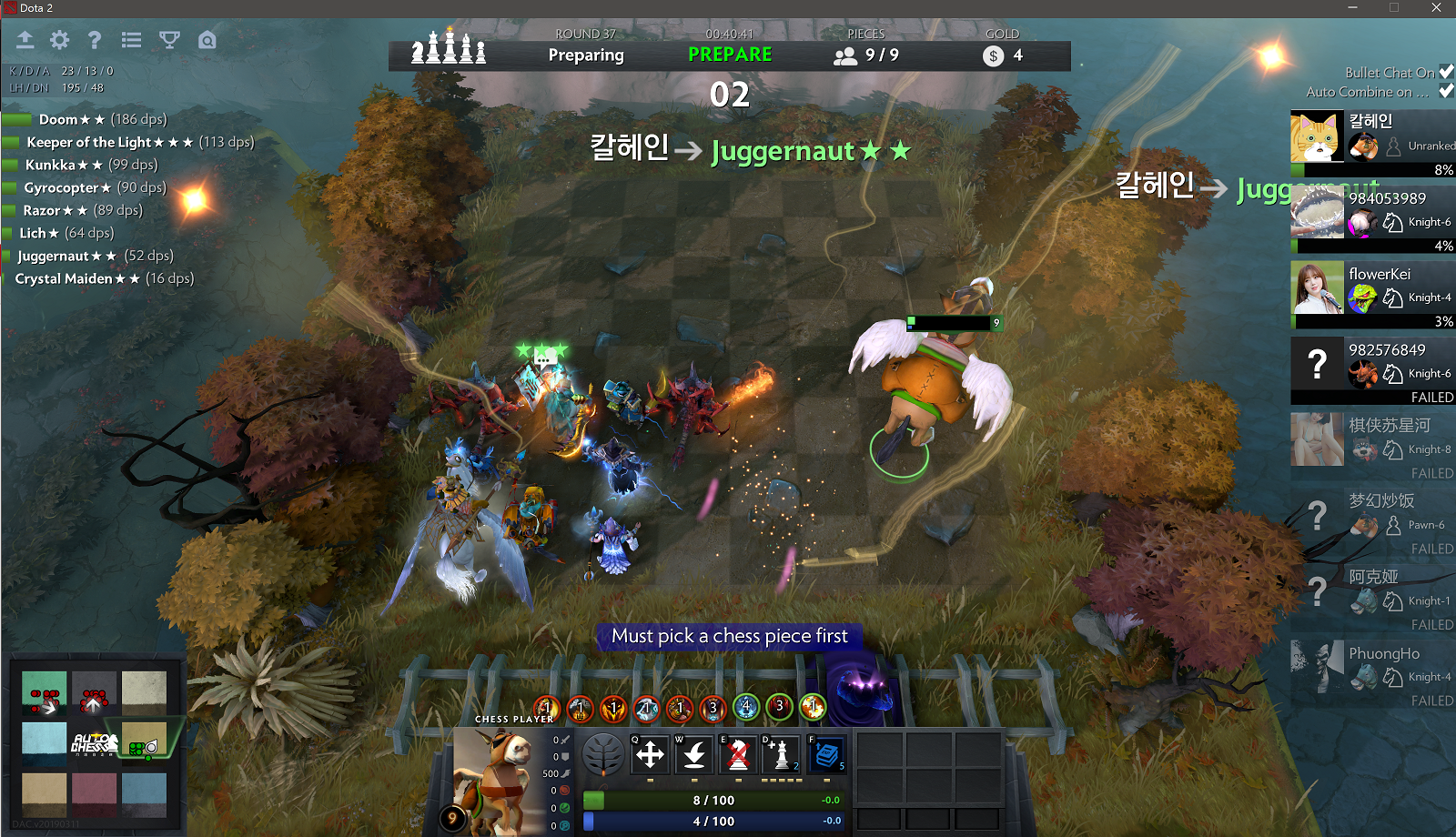
Task: Select player flowerKei in the player list
Action: [x=1373, y=287]
